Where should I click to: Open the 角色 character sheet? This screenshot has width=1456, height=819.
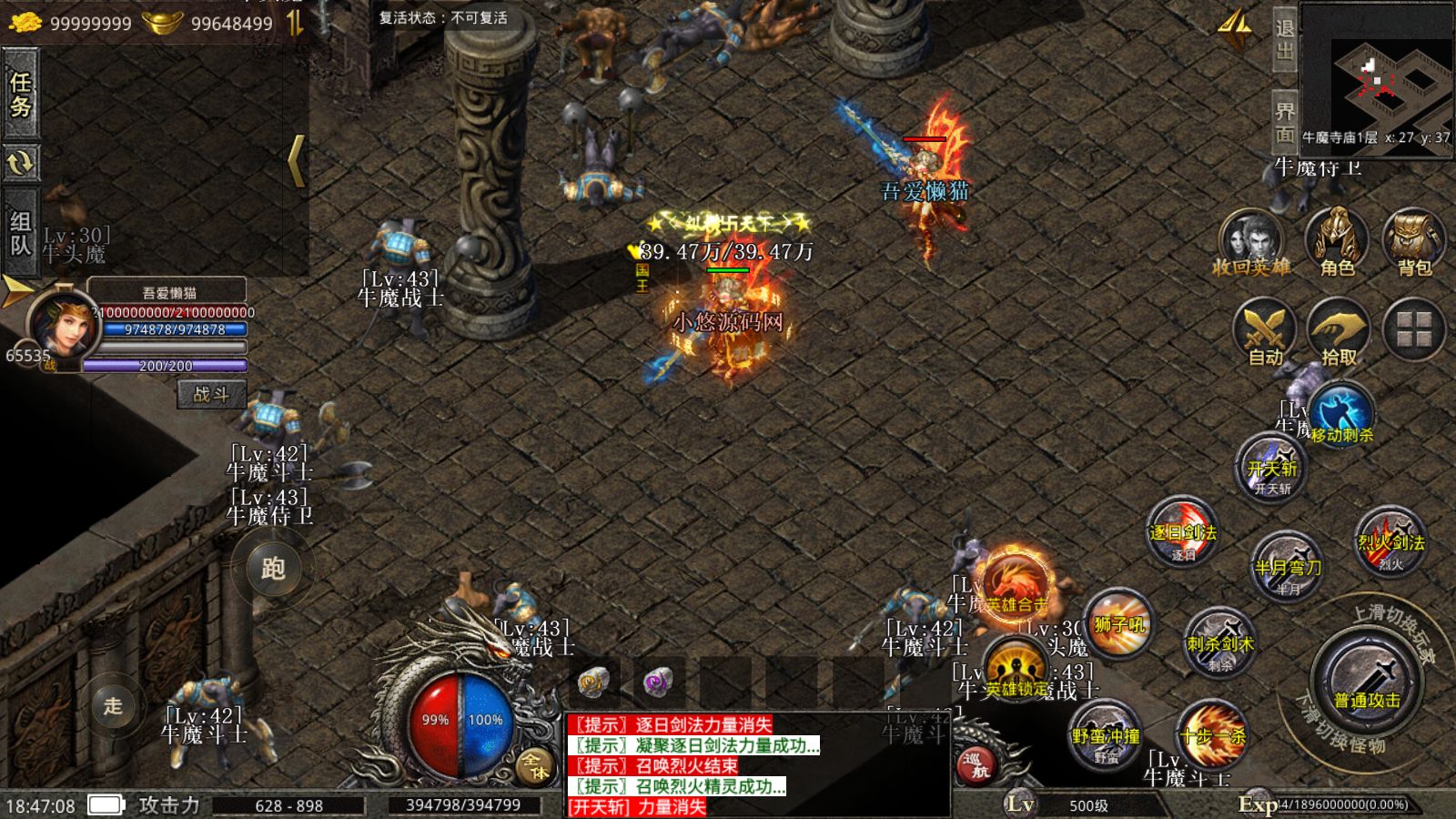pyautogui.click(x=1336, y=243)
